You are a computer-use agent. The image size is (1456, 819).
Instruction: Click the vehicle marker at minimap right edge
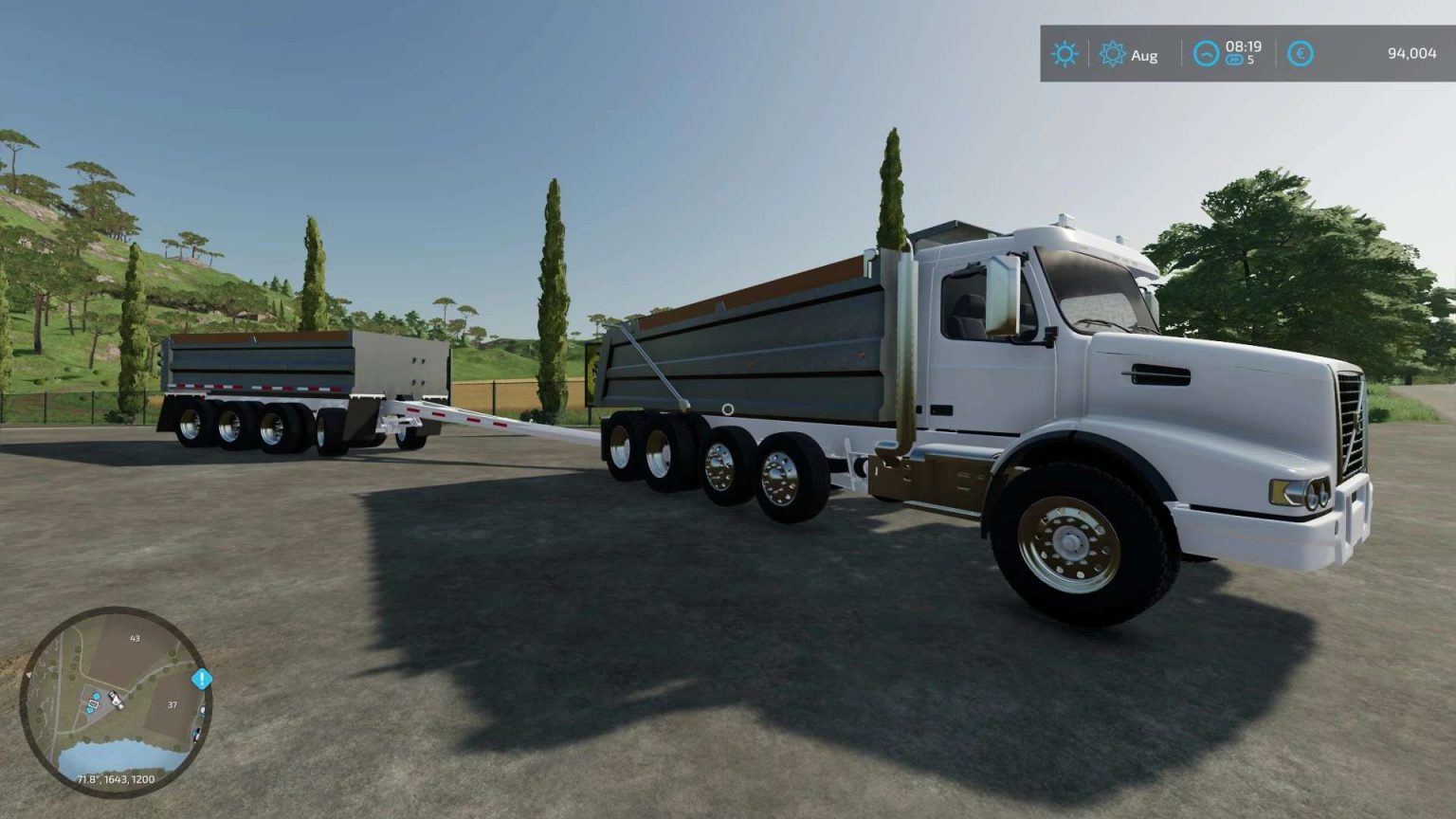tap(201, 709)
